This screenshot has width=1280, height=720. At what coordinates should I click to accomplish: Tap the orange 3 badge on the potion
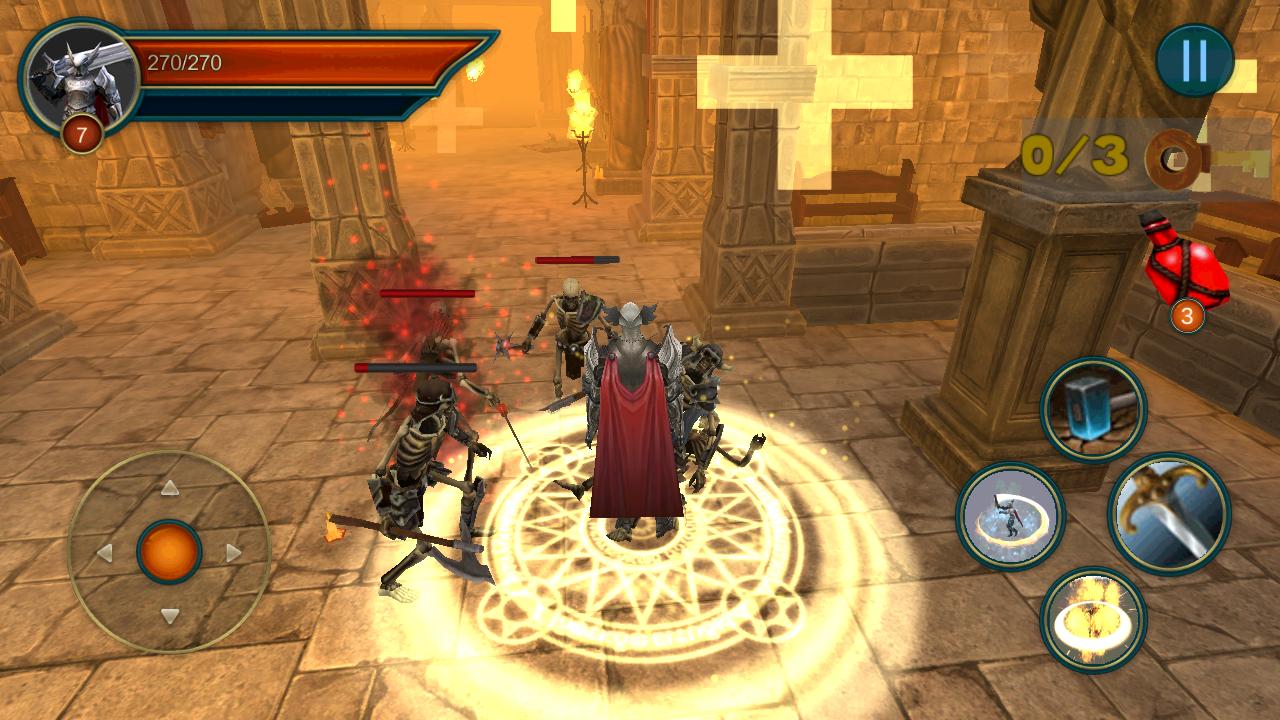tap(1184, 316)
